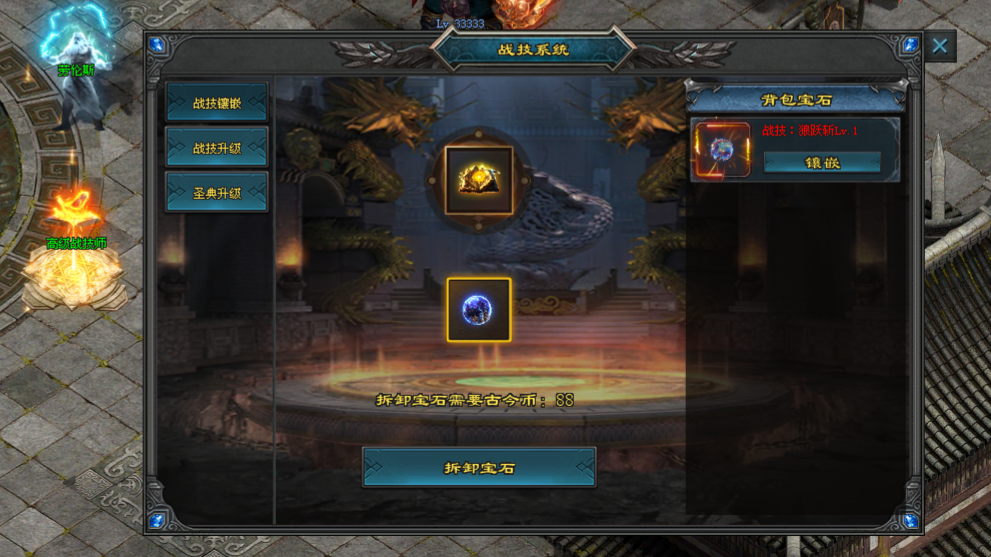This screenshot has height=557, width=991.
Task: Select the blue orb gem slot
Action: click(479, 310)
